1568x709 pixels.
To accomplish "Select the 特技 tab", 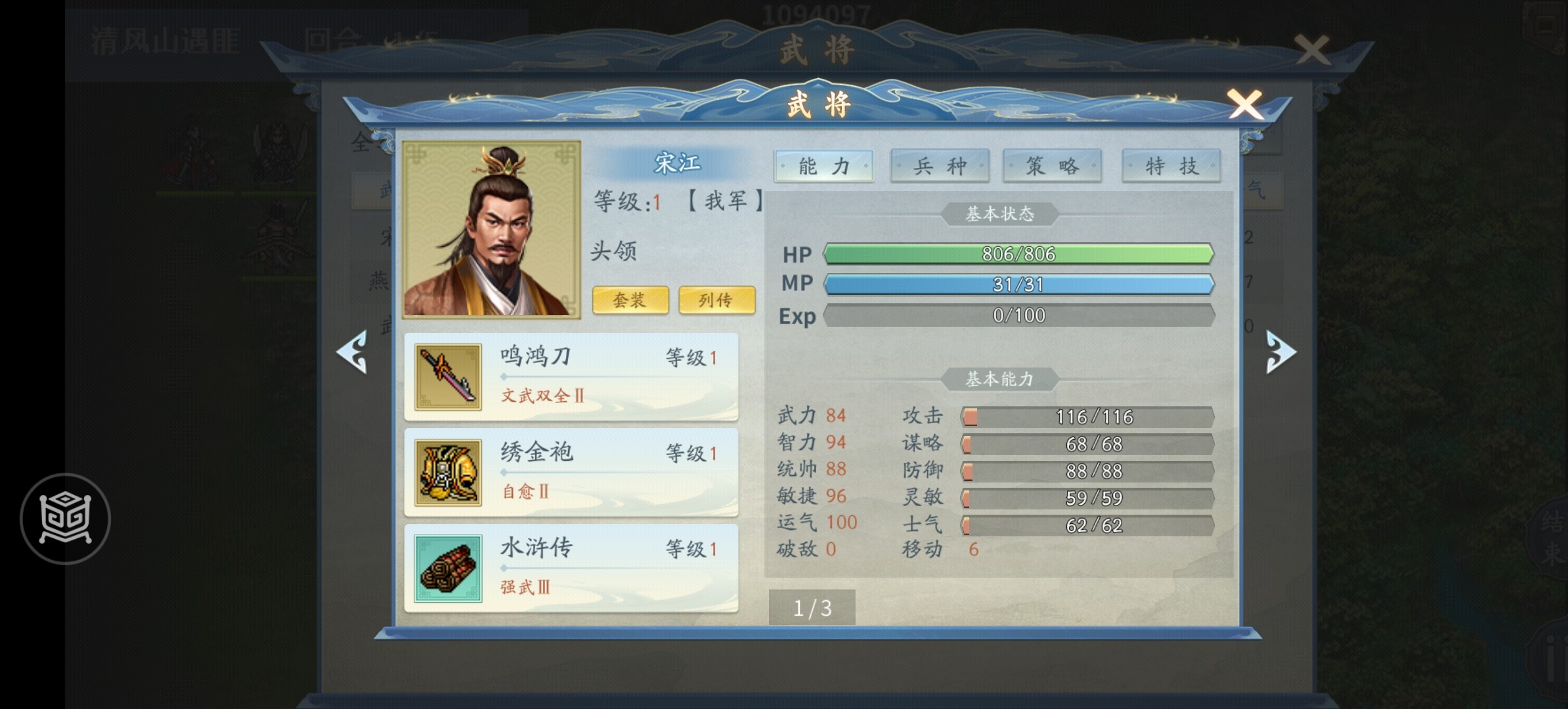I will (1171, 166).
